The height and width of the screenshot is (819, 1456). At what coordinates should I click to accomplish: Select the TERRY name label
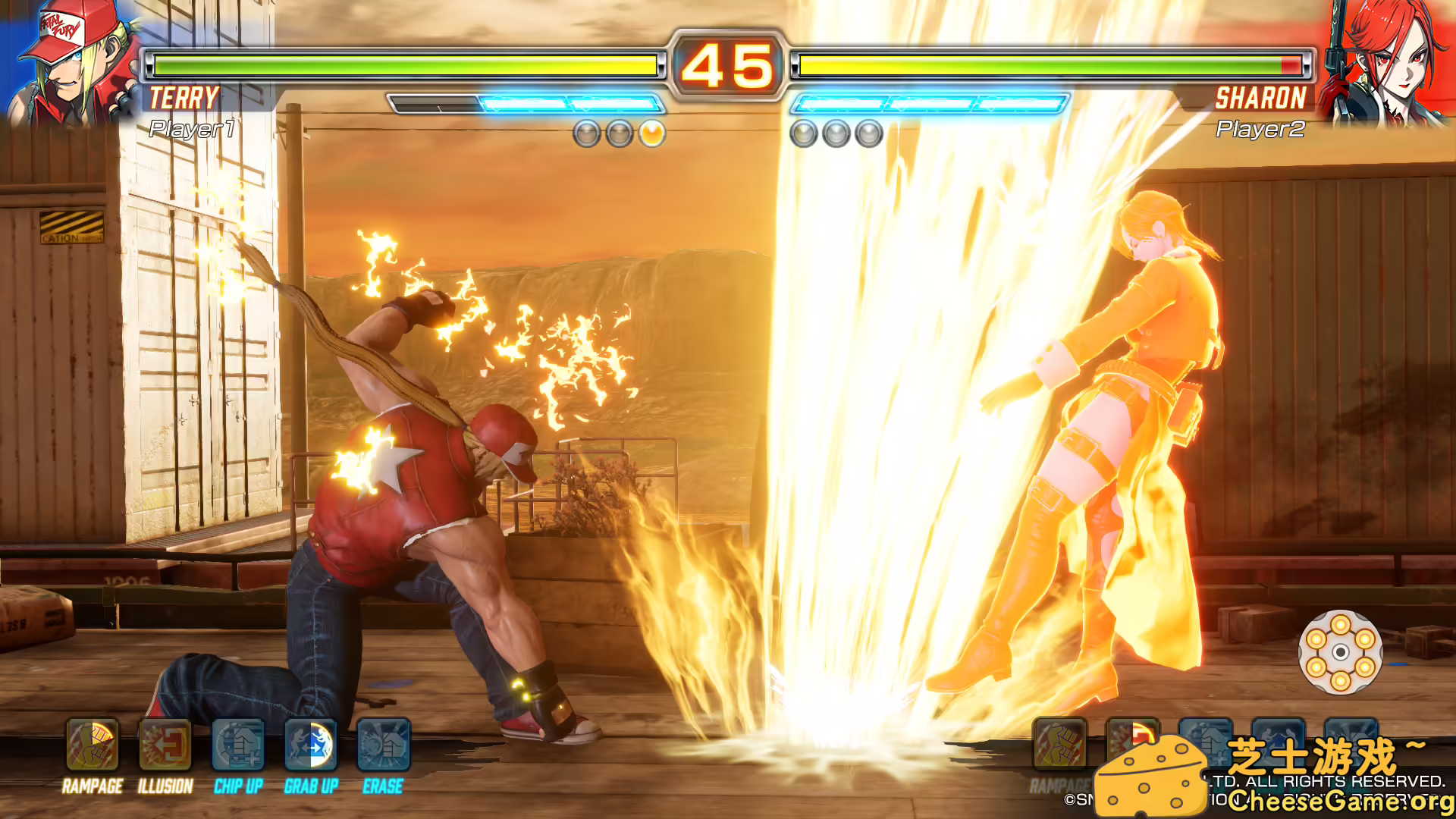click(x=184, y=98)
